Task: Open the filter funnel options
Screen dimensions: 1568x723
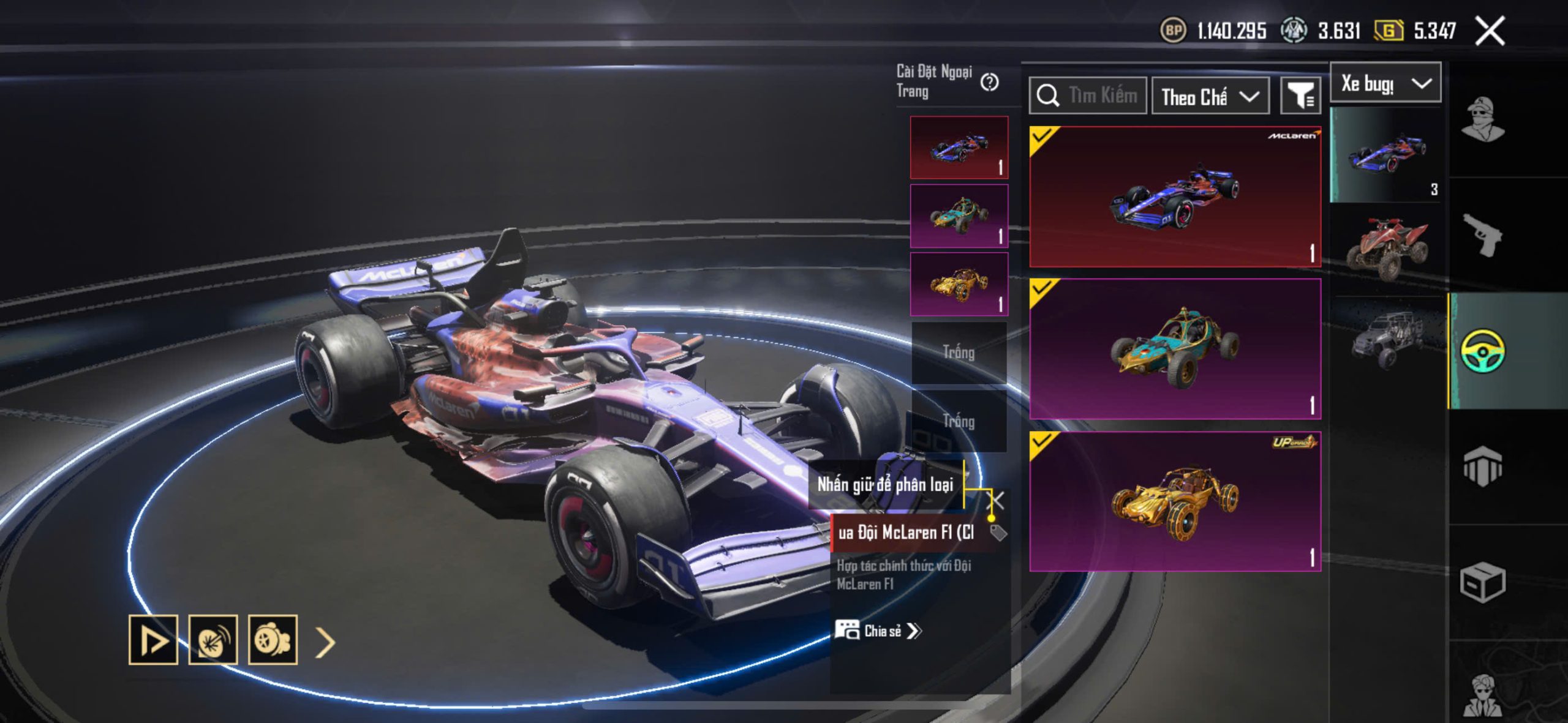Action: [x=1300, y=97]
